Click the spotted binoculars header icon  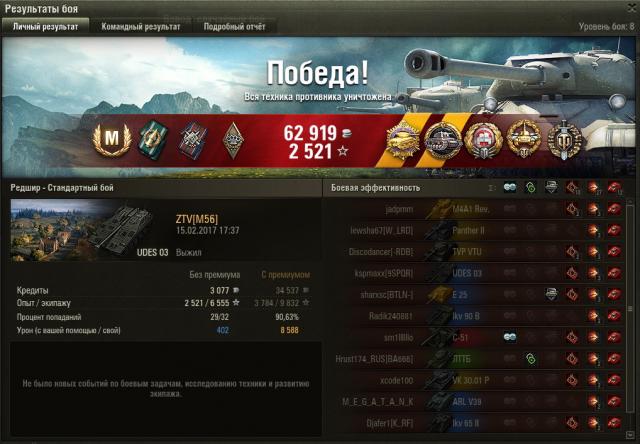point(510,187)
